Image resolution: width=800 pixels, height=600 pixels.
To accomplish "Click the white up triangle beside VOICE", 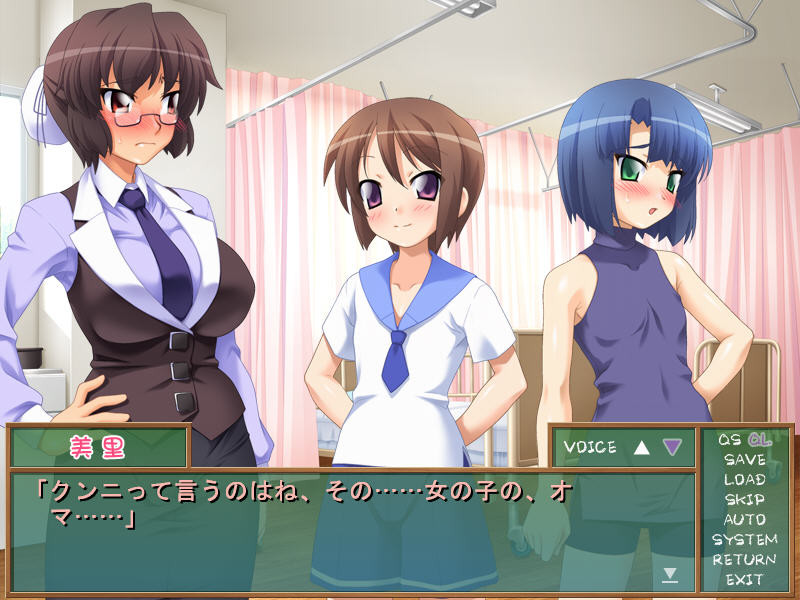I will 642,447.
